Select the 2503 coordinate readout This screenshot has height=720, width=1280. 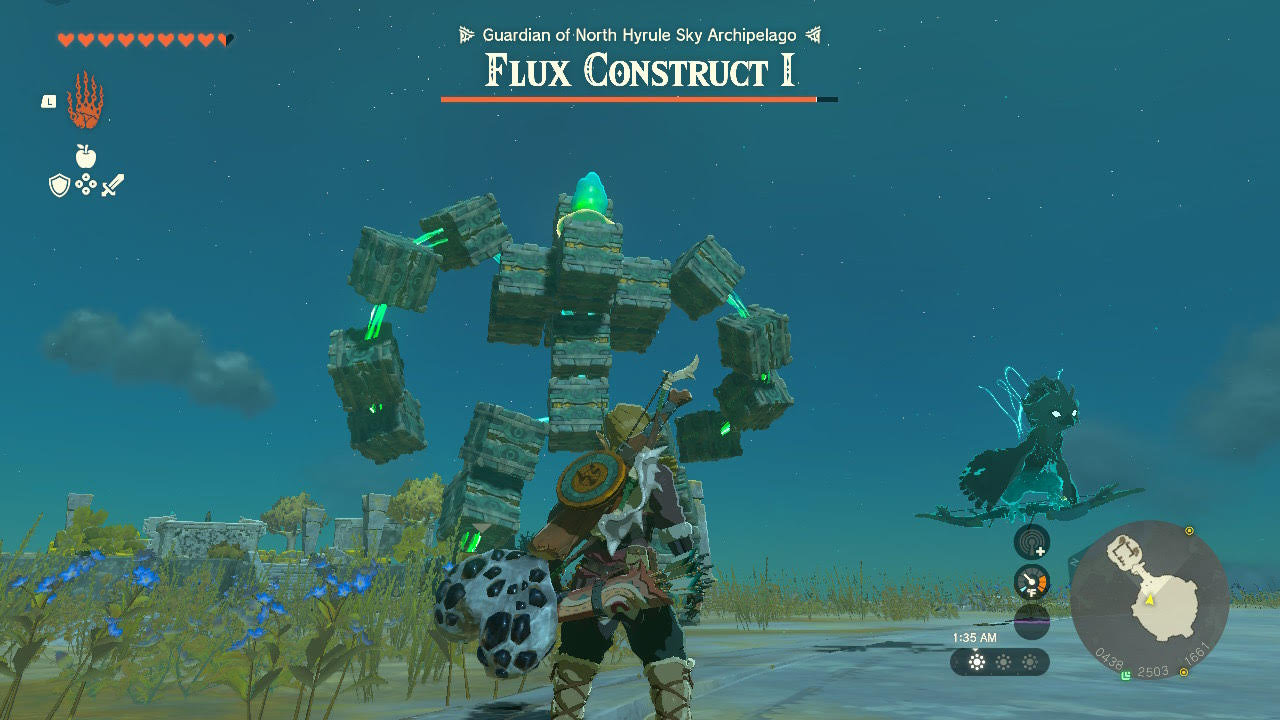click(x=1153, y=671)
